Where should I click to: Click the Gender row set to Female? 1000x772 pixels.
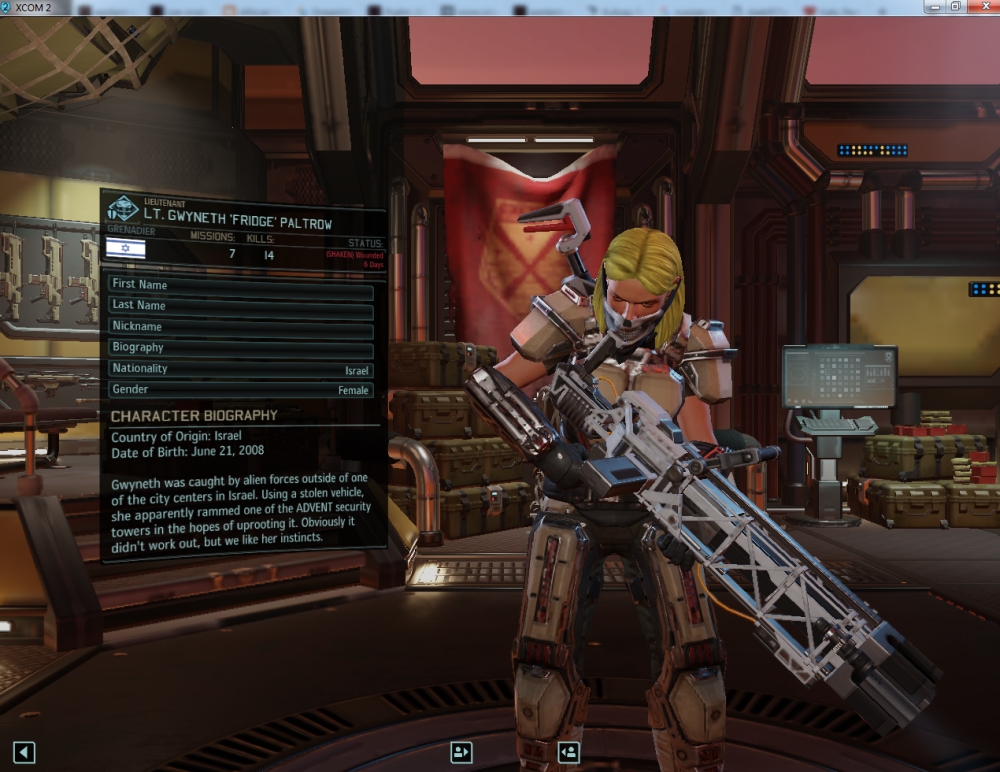(240, 390)
